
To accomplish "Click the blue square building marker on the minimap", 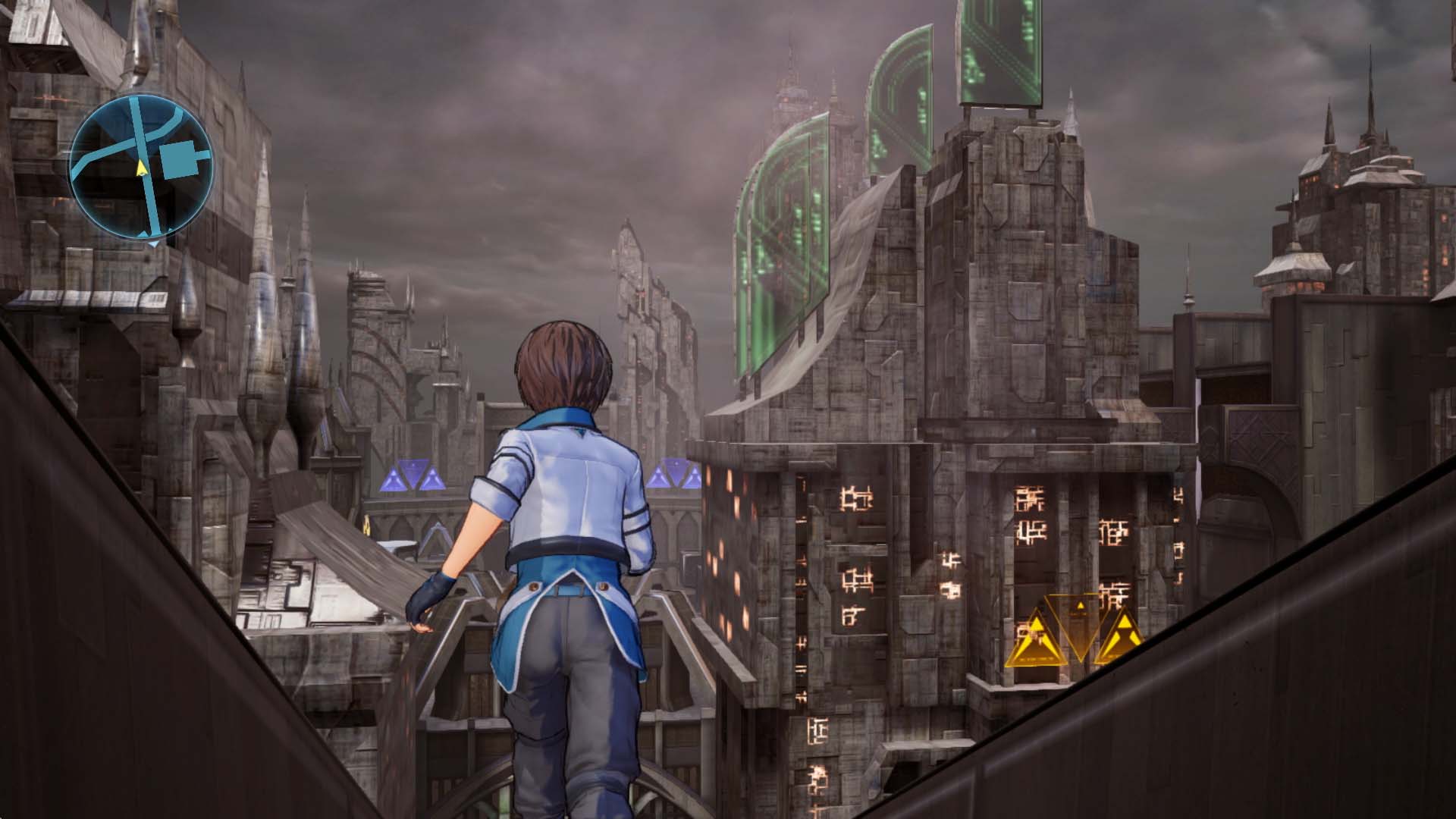I will point(179,158).
